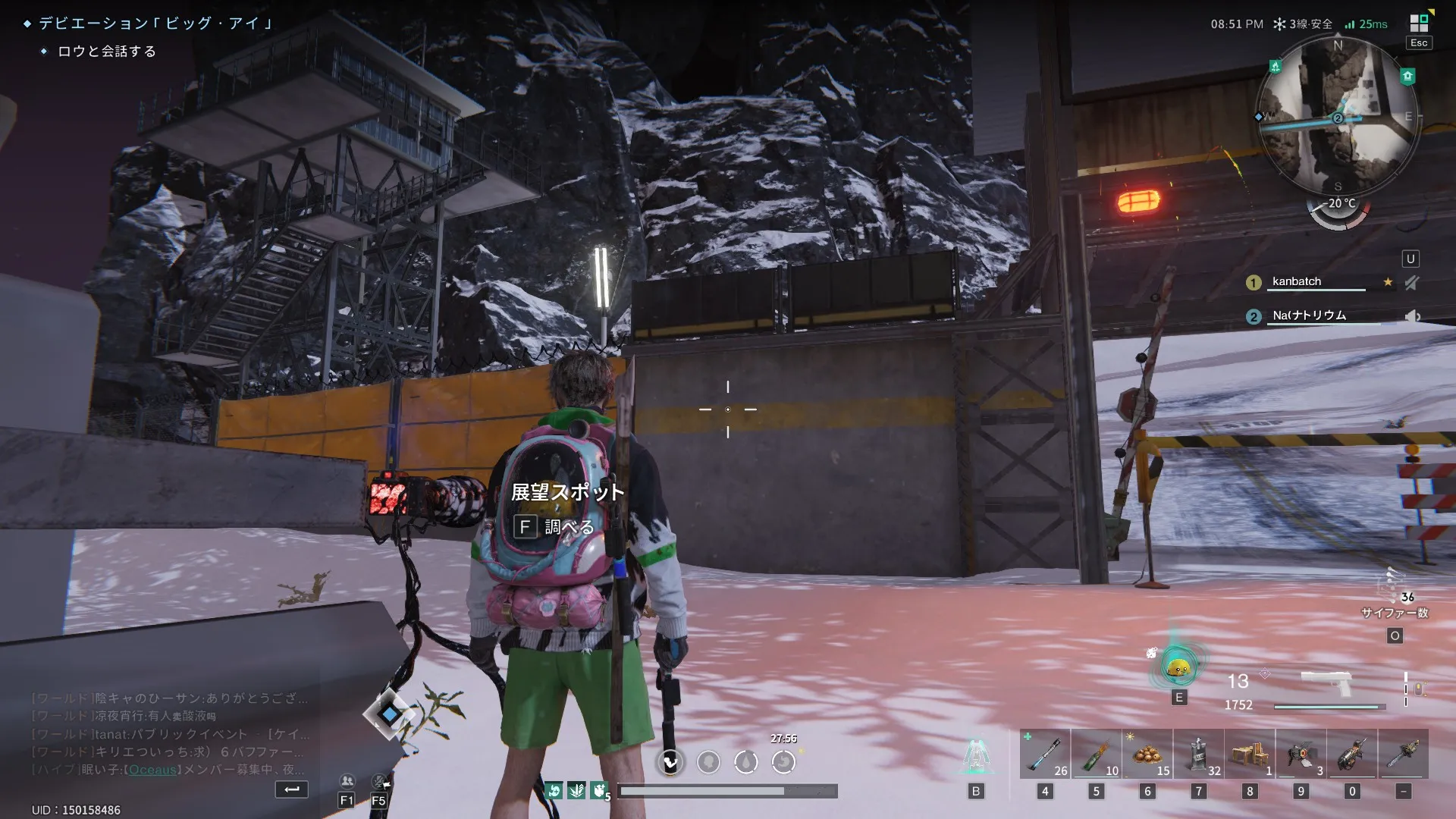This screenshot has height=819, width=1456.
Task: Select the molotov bottle hotbar slot
Action: tap(1096, 754)
